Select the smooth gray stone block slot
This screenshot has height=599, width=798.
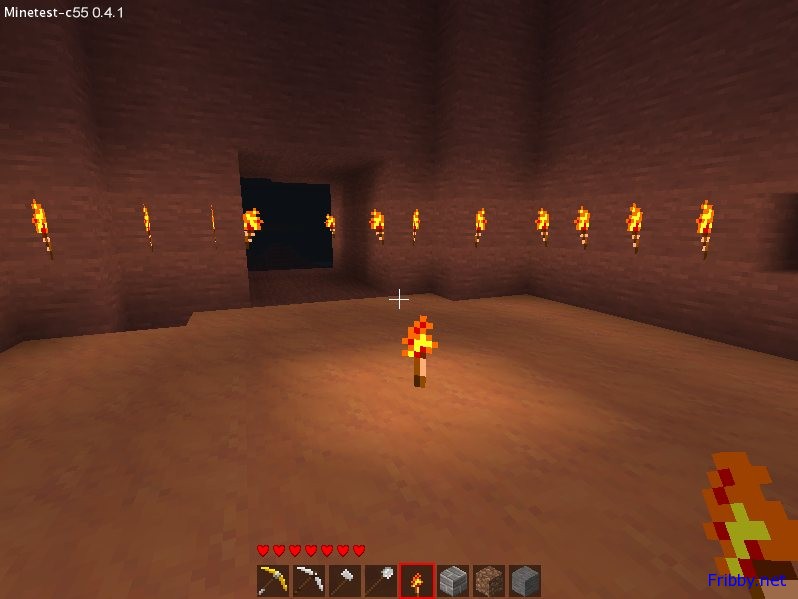(x=525, y=581)
